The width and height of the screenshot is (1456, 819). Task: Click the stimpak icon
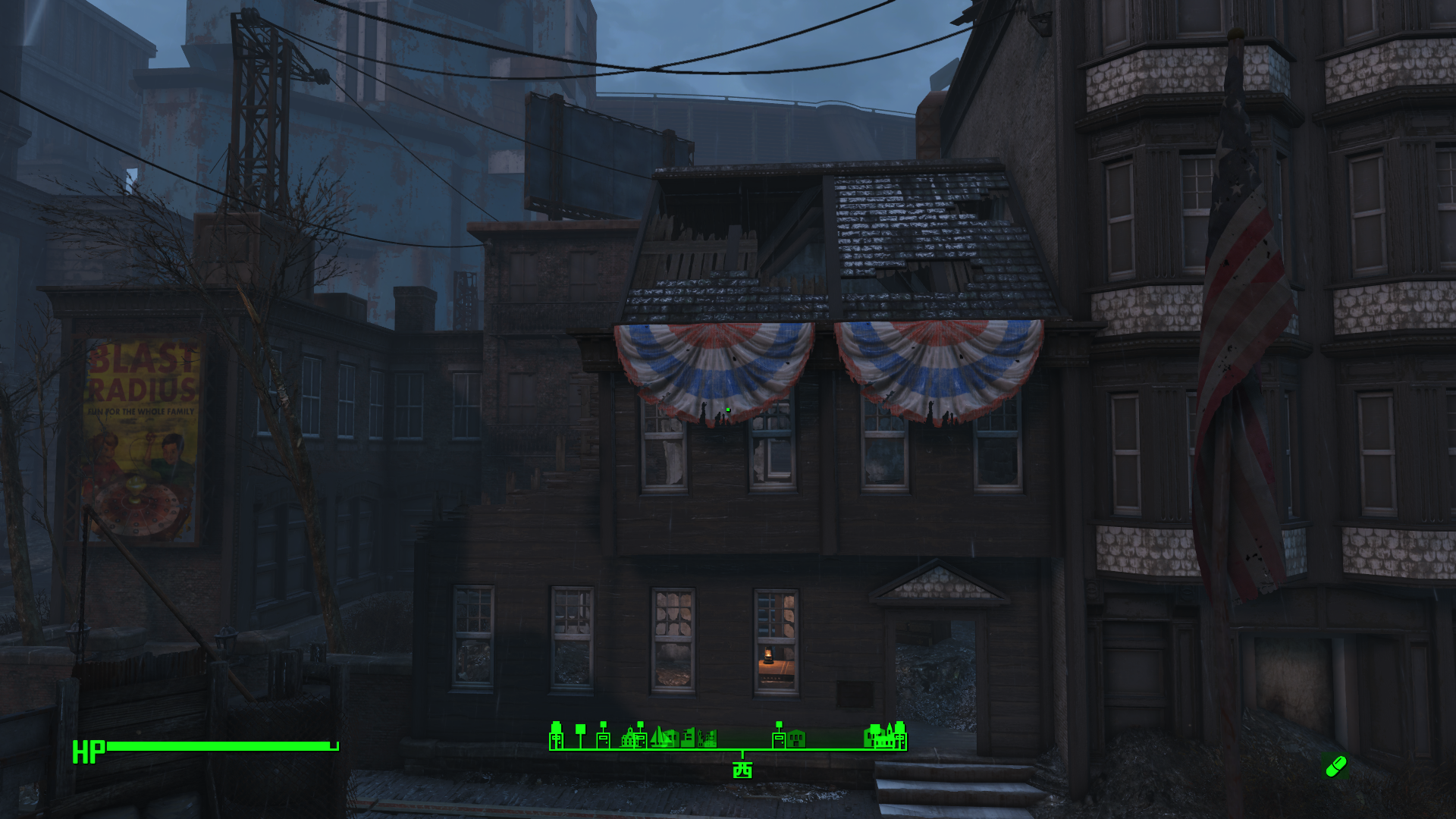1335,766
